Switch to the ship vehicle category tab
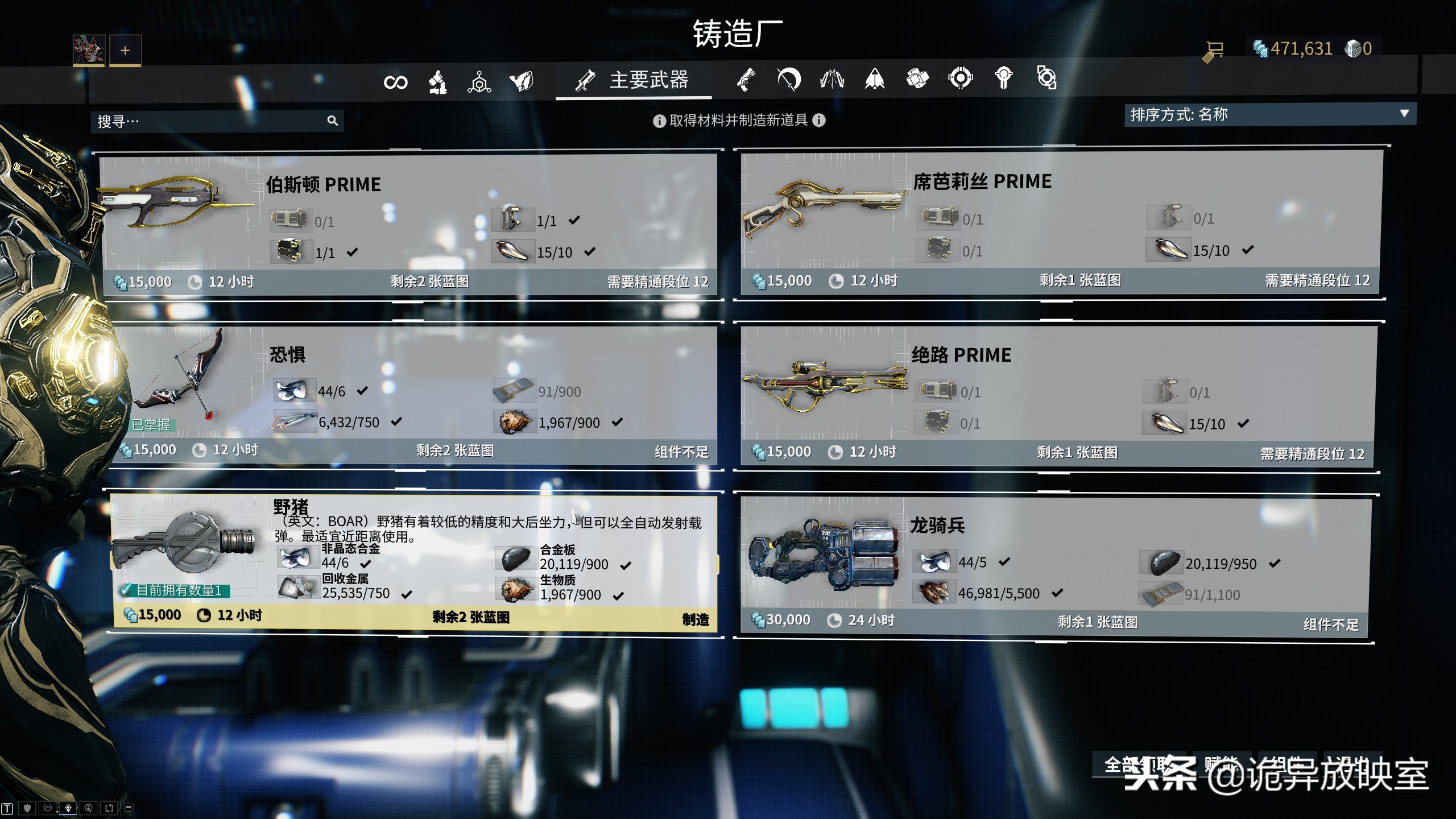 (874, 80)
